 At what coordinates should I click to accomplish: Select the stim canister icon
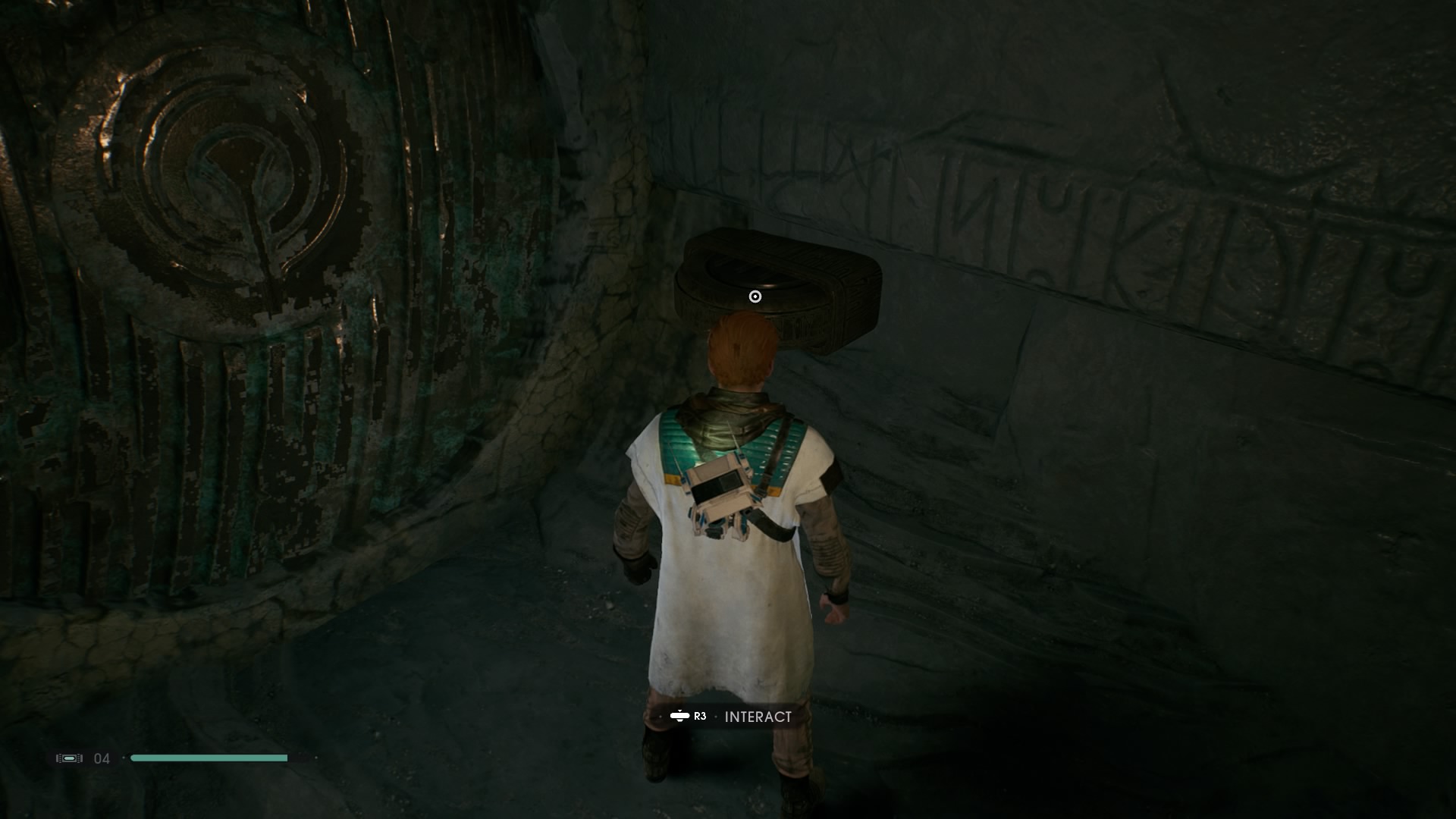click(x=69, y=758)
